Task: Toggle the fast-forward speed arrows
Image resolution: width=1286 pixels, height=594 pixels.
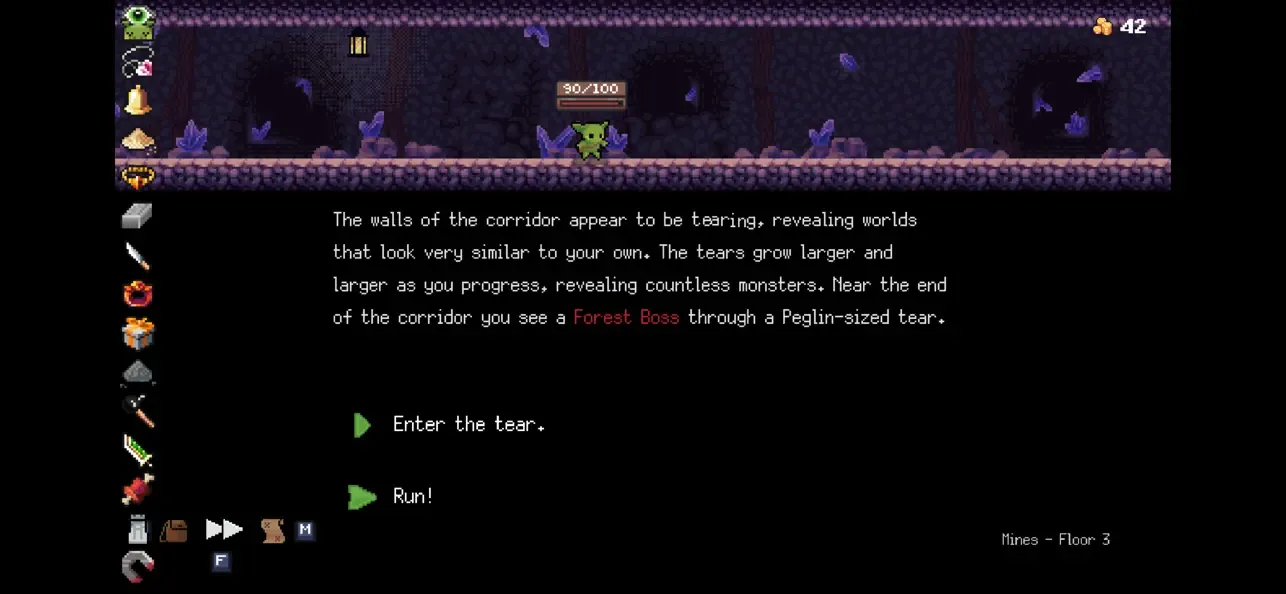Action: point(224,529)
